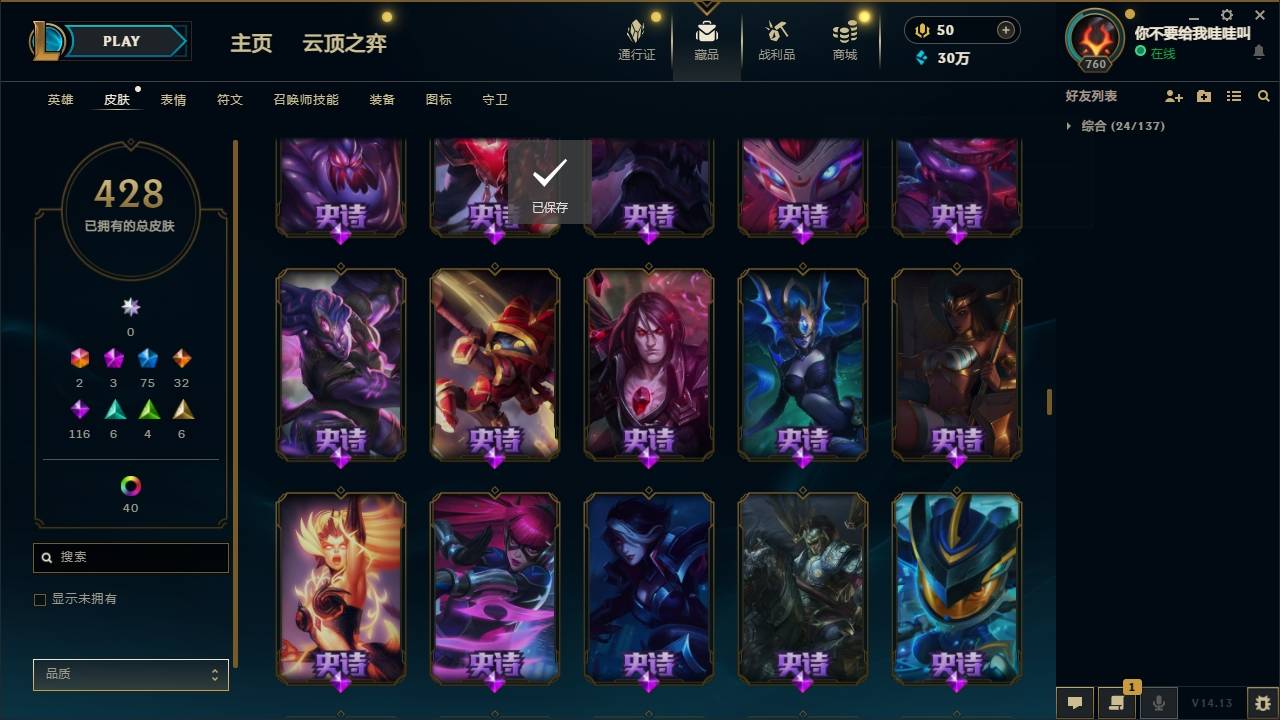
Task: Open the friend list view options icon
Action: click(1234, 95)
